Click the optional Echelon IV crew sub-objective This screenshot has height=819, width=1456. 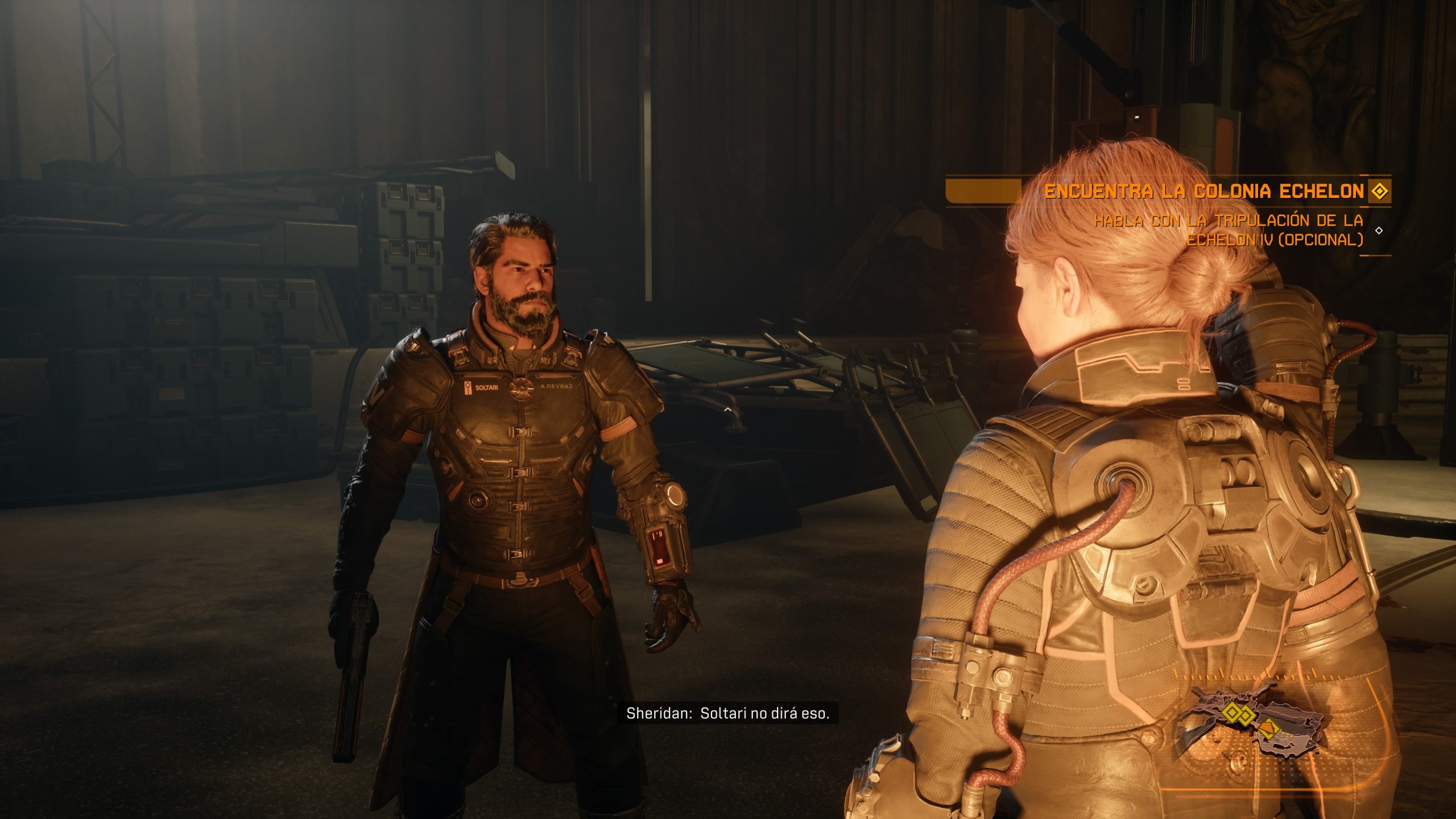(1228, 230)
